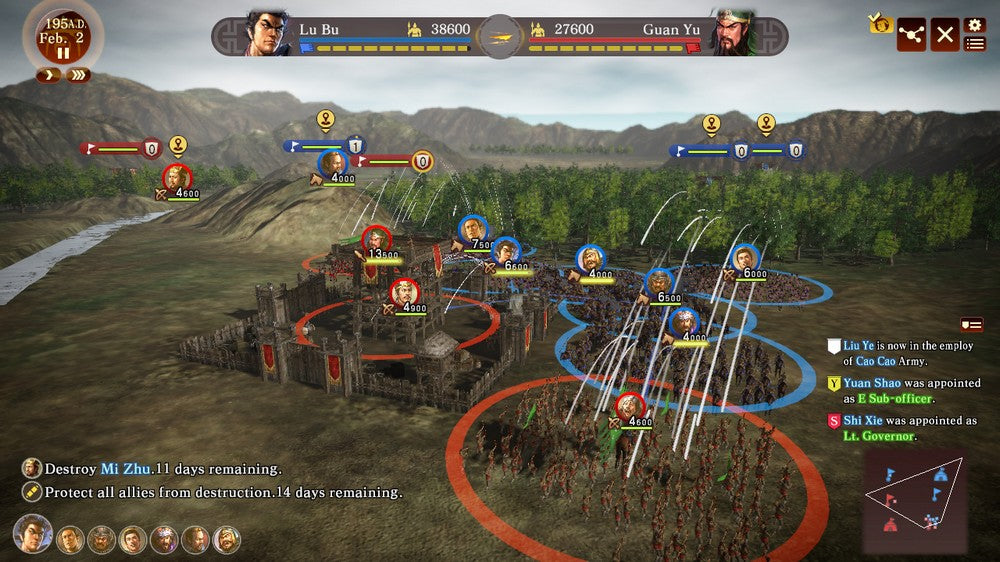Select the enemy unit with 13500 troops
Image resolution: width=1000 pixels, height=562 pixels.
point(376,241)
